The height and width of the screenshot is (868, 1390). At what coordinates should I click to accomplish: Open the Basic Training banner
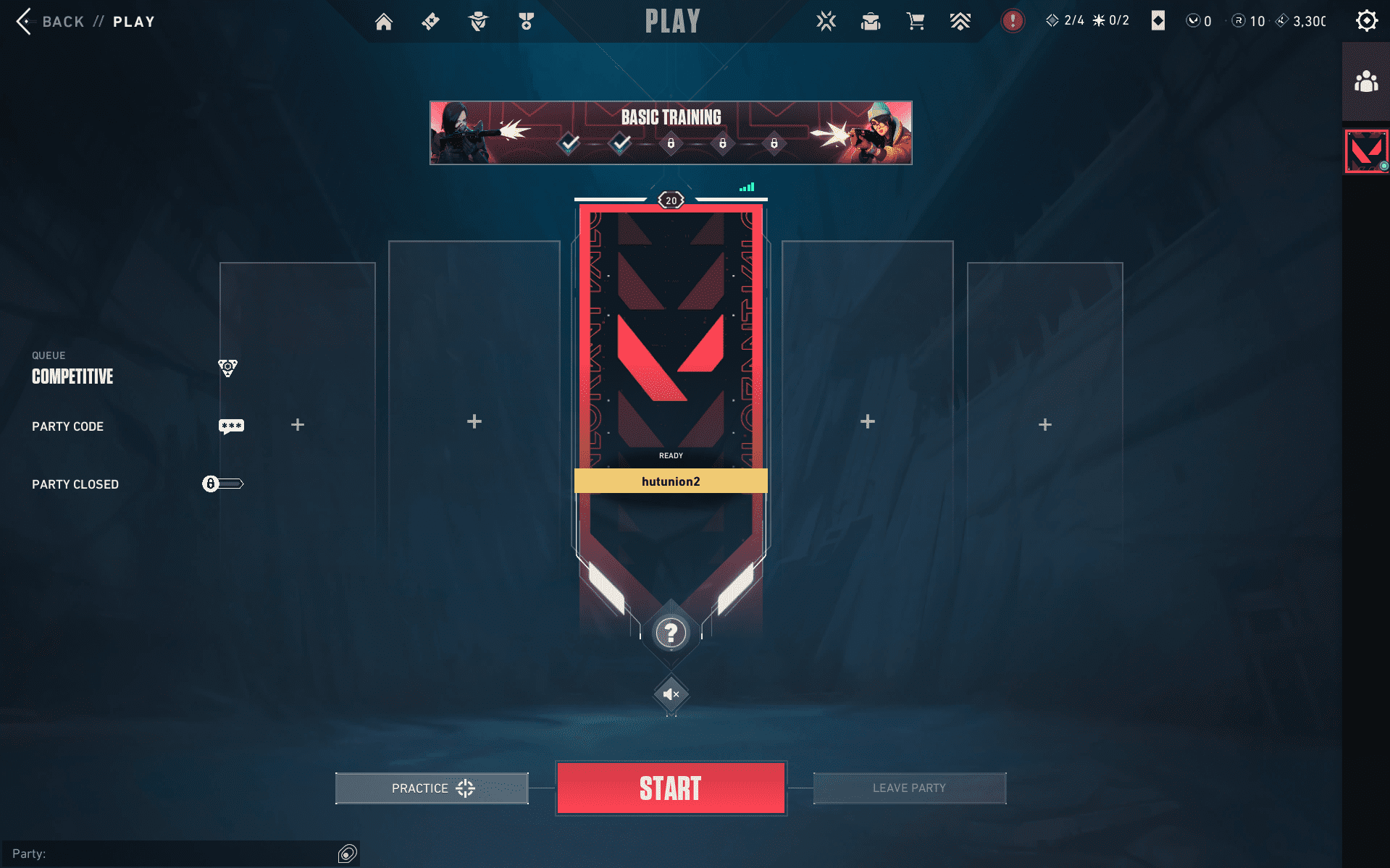pyautogui.click(x=671, y=132)
